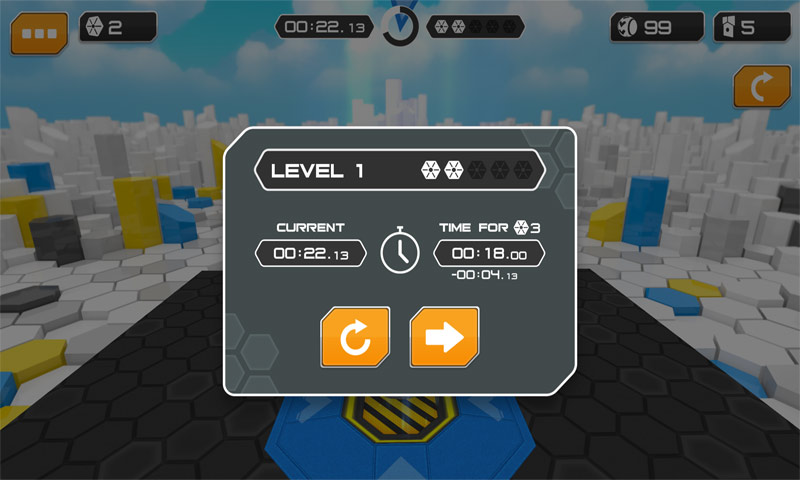Click the orange curved arrow camera button
The height and width of the screenshot is (480, 800).
click(x=761, y=87)
